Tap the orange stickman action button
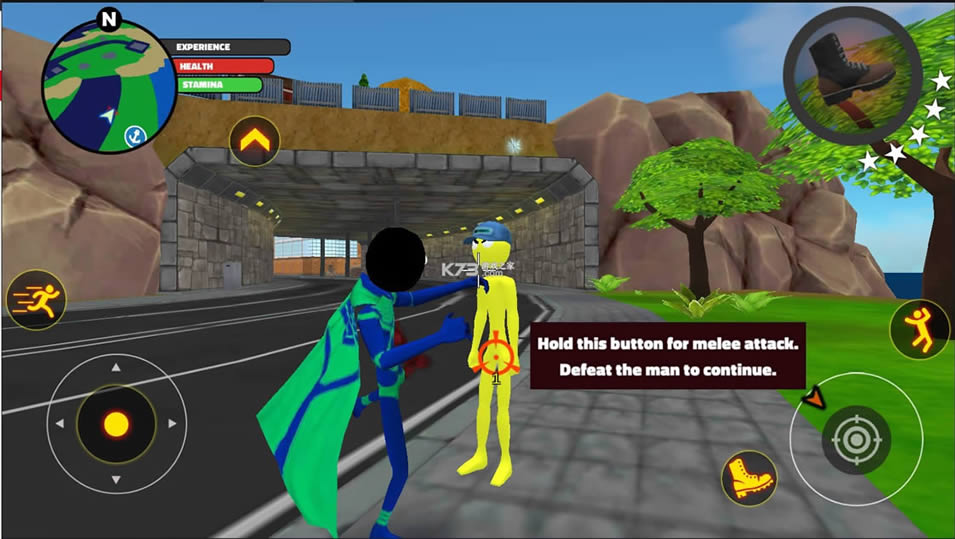This screenshot has width=955, height=539. coord(918,329)
